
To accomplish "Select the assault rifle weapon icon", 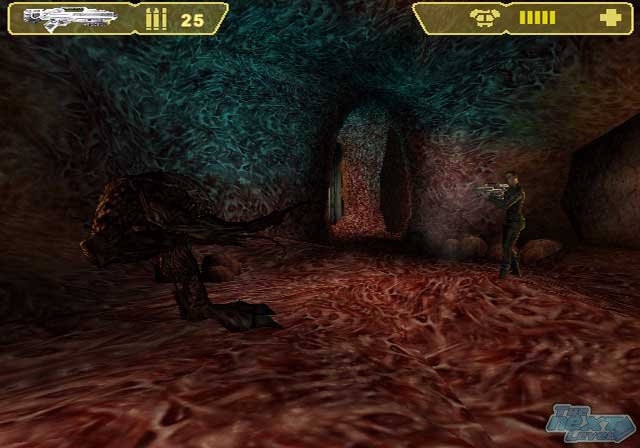I will (67, 17).
